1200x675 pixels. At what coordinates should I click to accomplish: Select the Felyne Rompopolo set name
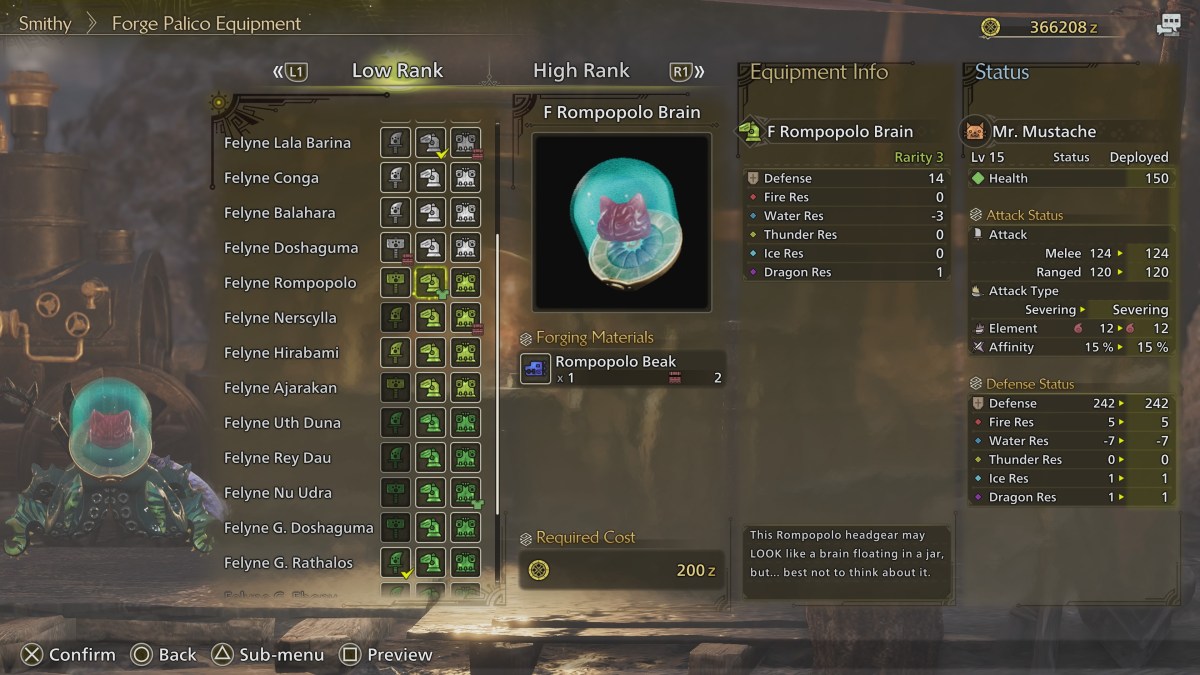(290, 283)
